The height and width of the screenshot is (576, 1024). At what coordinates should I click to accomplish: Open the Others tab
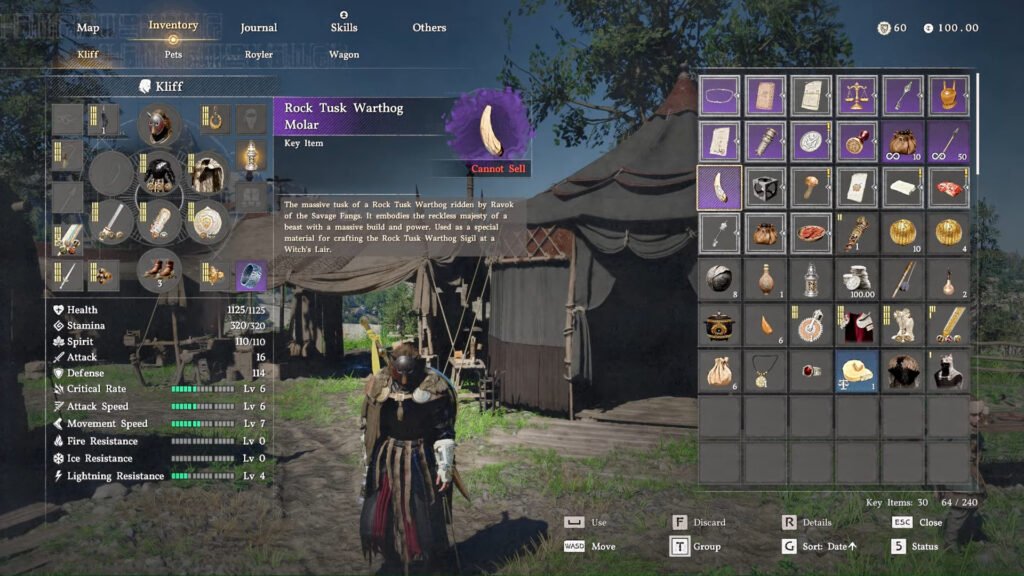(429, 27)
